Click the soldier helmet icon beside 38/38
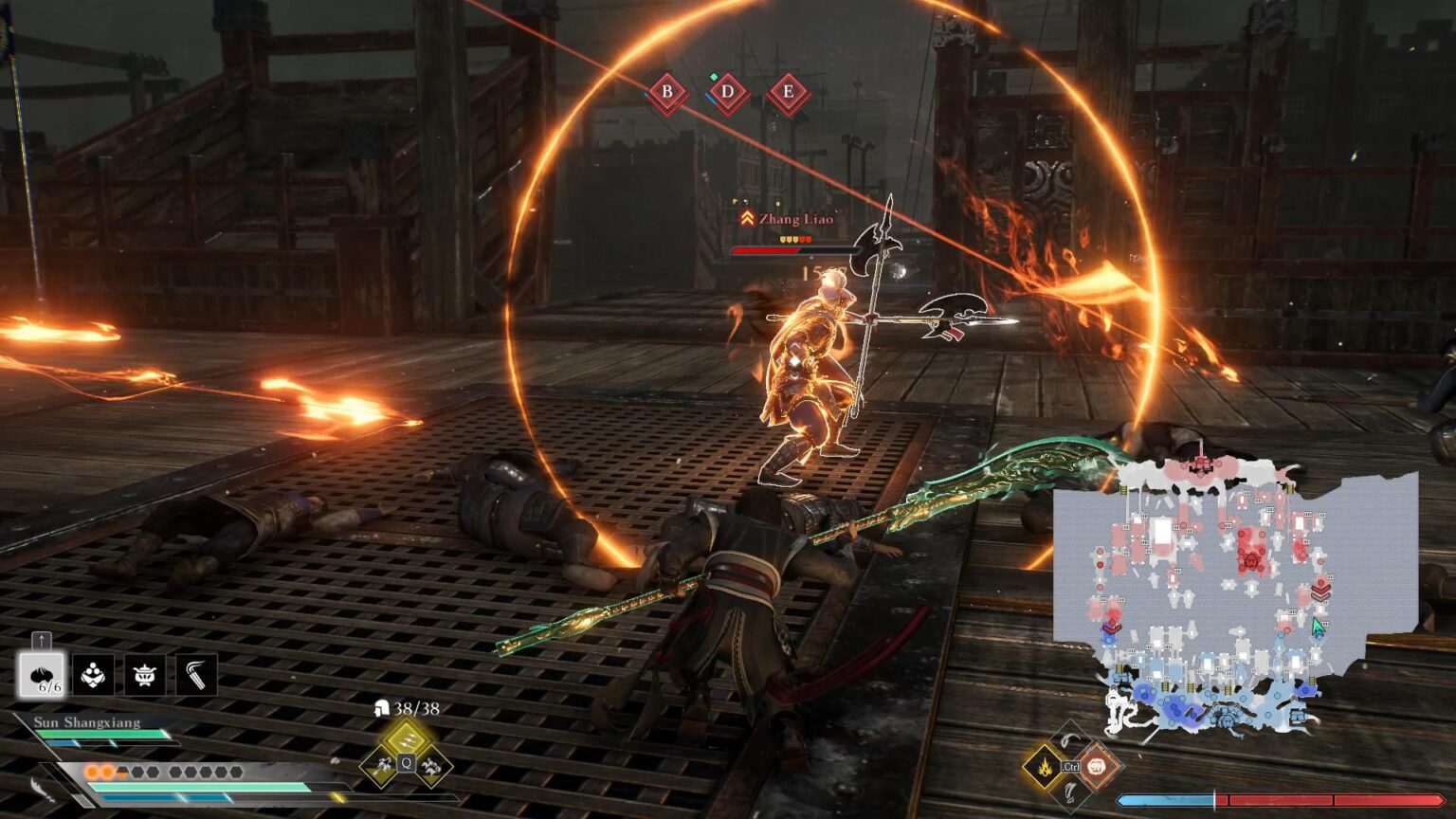Viewport: 1456px width, 819px height. point(382,709)
